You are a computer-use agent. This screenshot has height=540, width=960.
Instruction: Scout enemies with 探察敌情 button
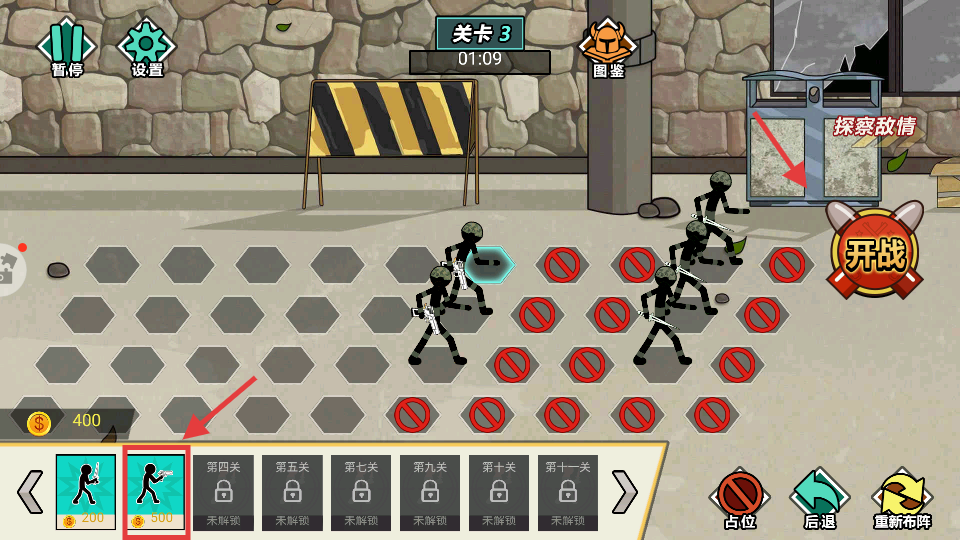874,127
